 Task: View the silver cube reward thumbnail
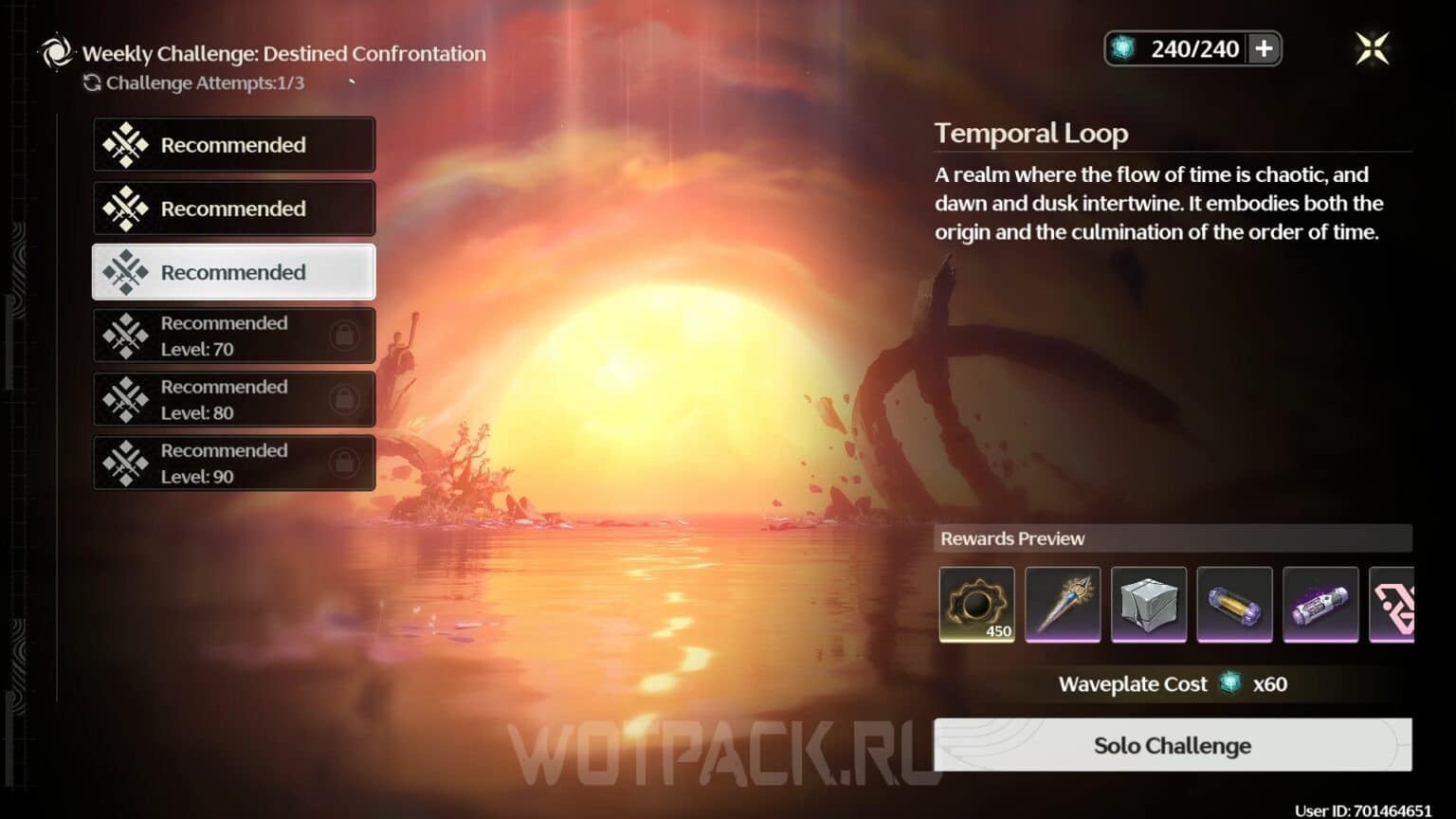1149,604
